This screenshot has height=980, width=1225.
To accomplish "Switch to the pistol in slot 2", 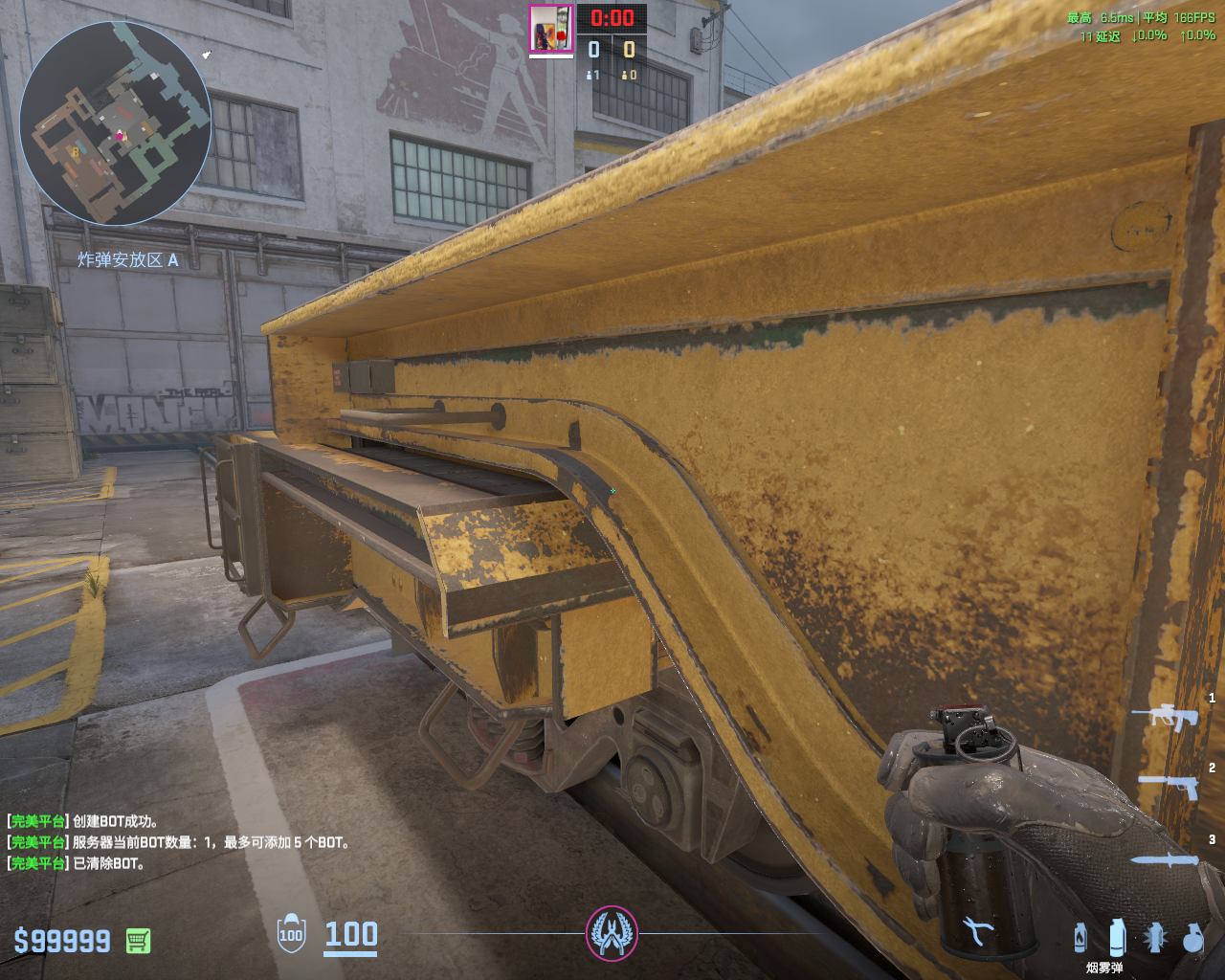I will click(x=1169, y=786).
